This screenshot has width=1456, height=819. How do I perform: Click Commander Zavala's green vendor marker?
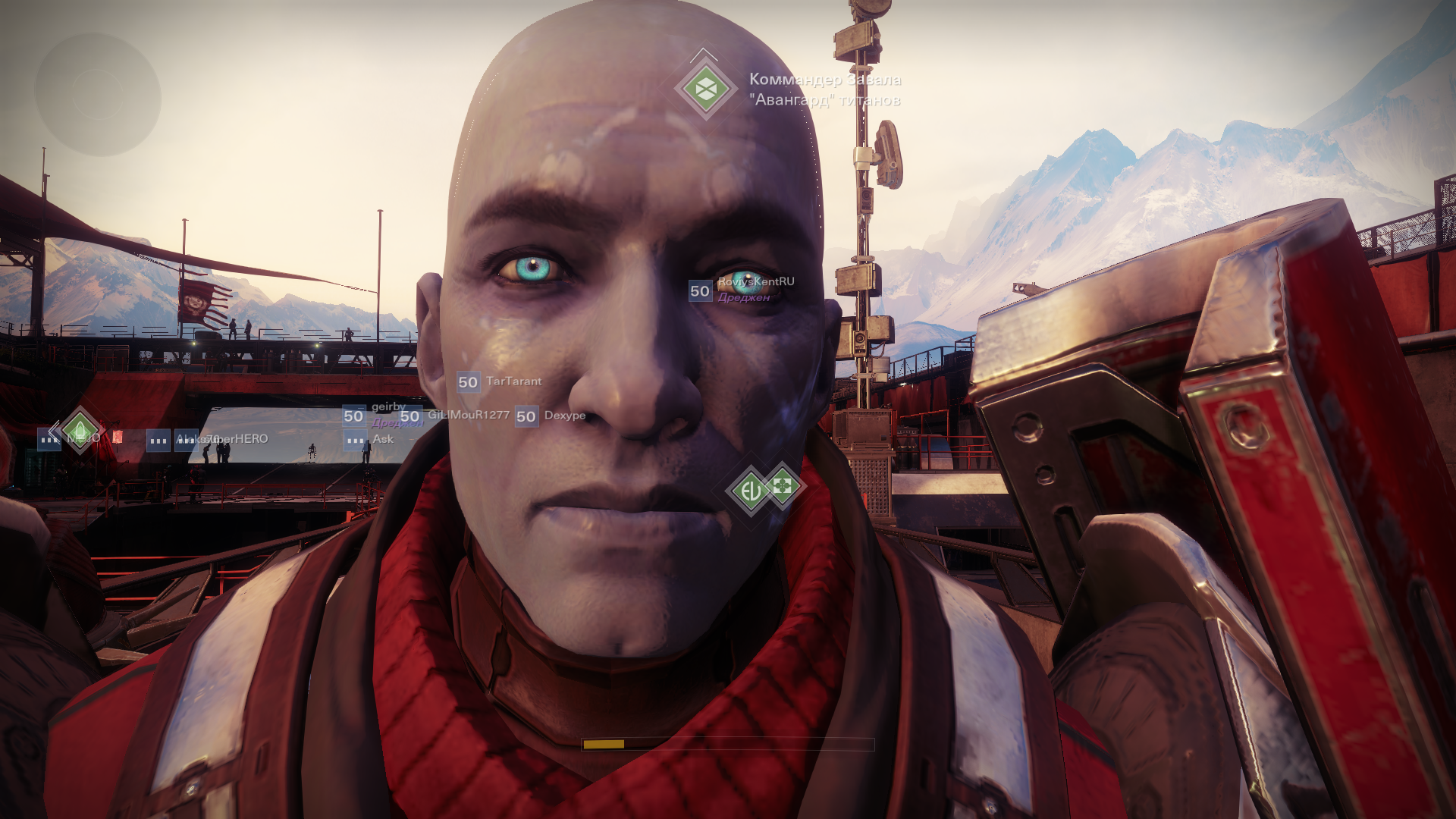pyautogui.click(x=705, y=89)
